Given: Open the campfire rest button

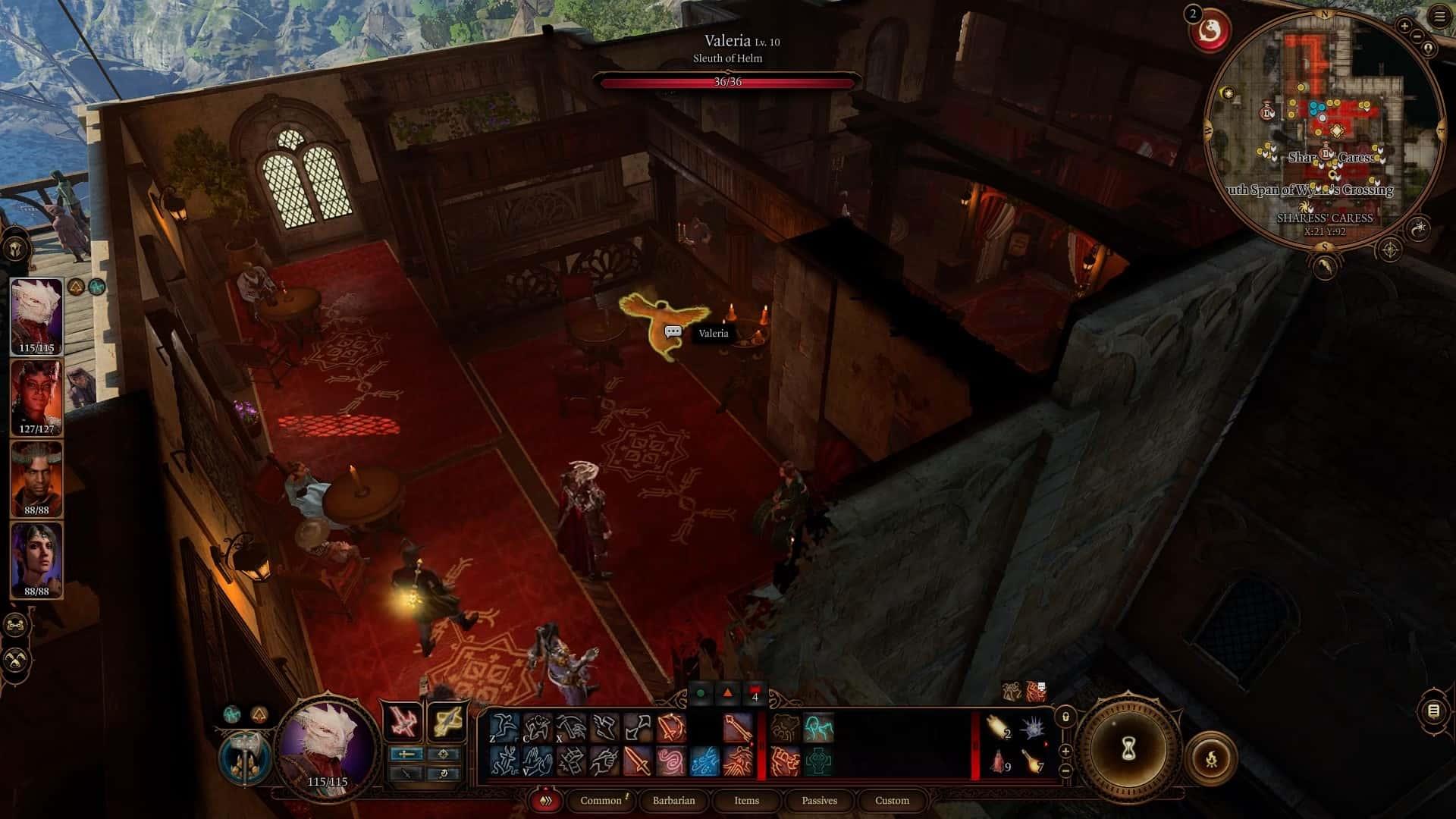Looking at the screenshot, I should (x=1210, y=758).
